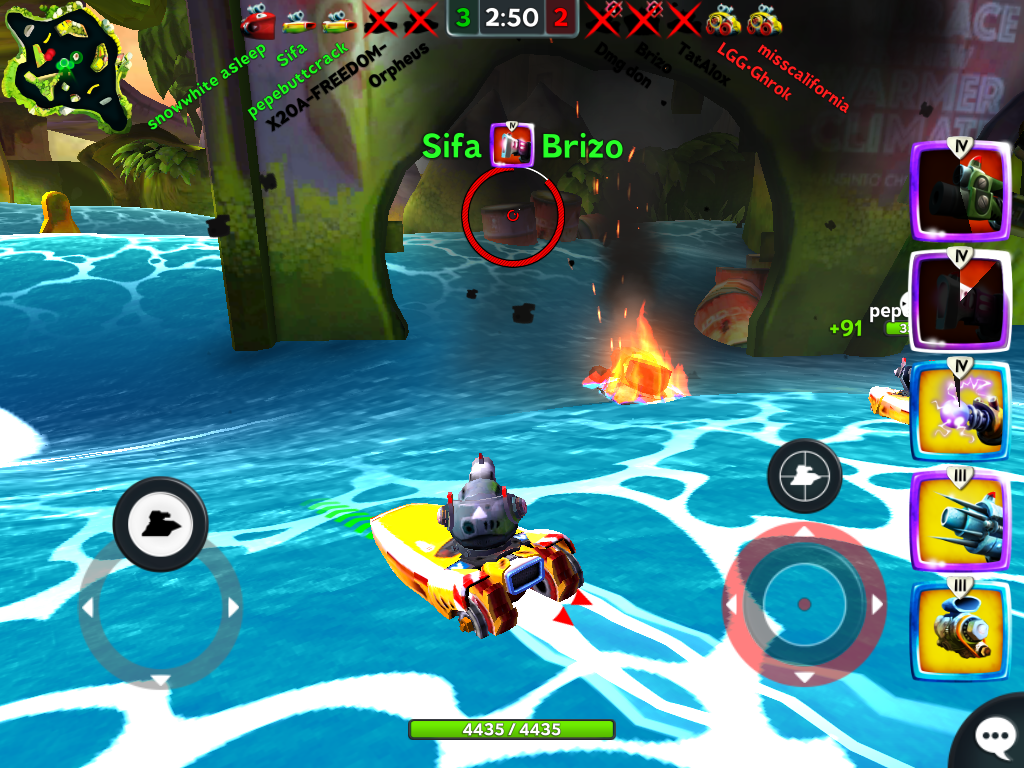Image resolution: width=1024 pixels, height=768 pixels.
Task: Steer right with the movement ring arrow
Action: point(234,607)
